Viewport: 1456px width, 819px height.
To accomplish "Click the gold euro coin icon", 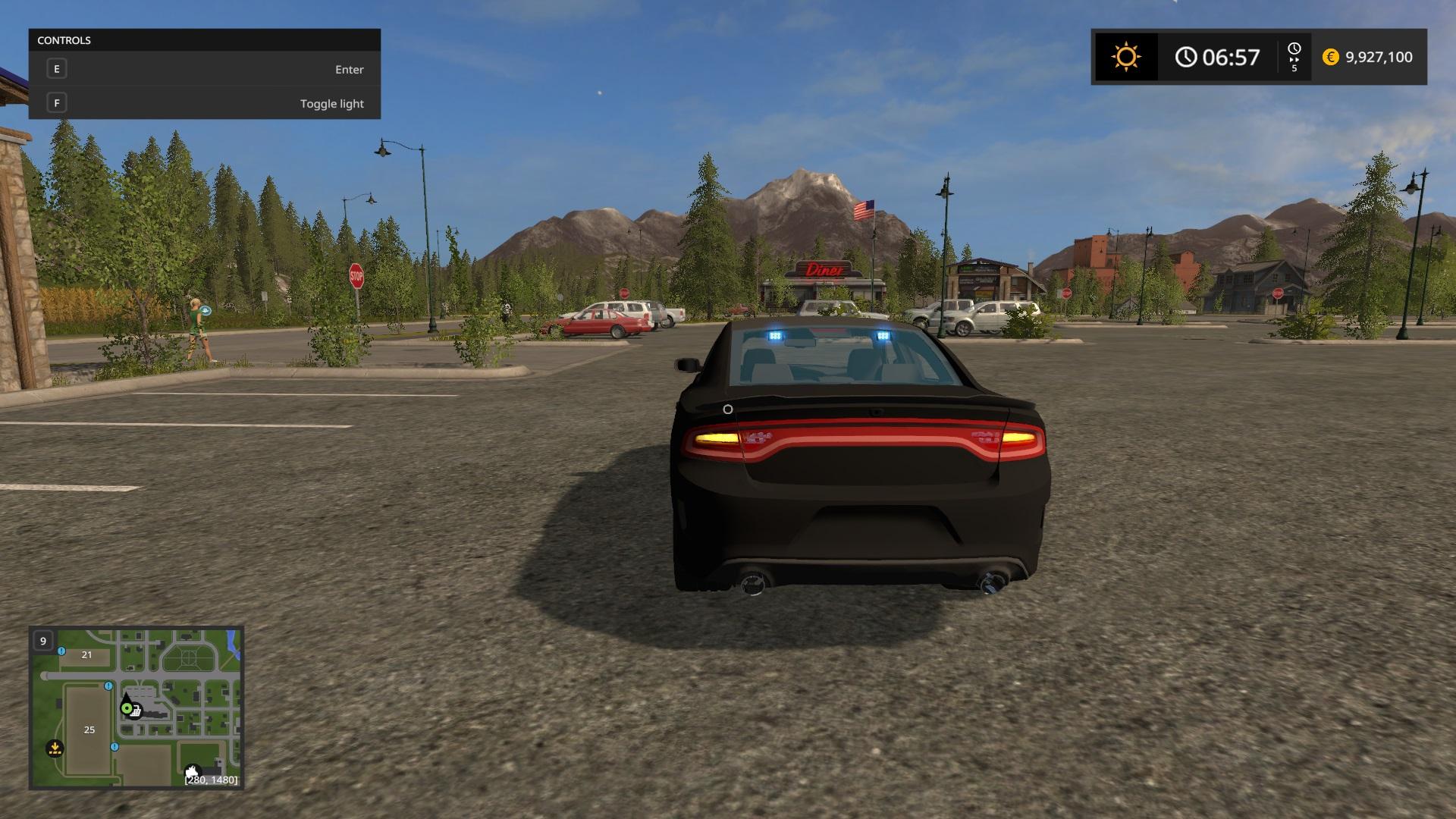I will click(1330, 57).
